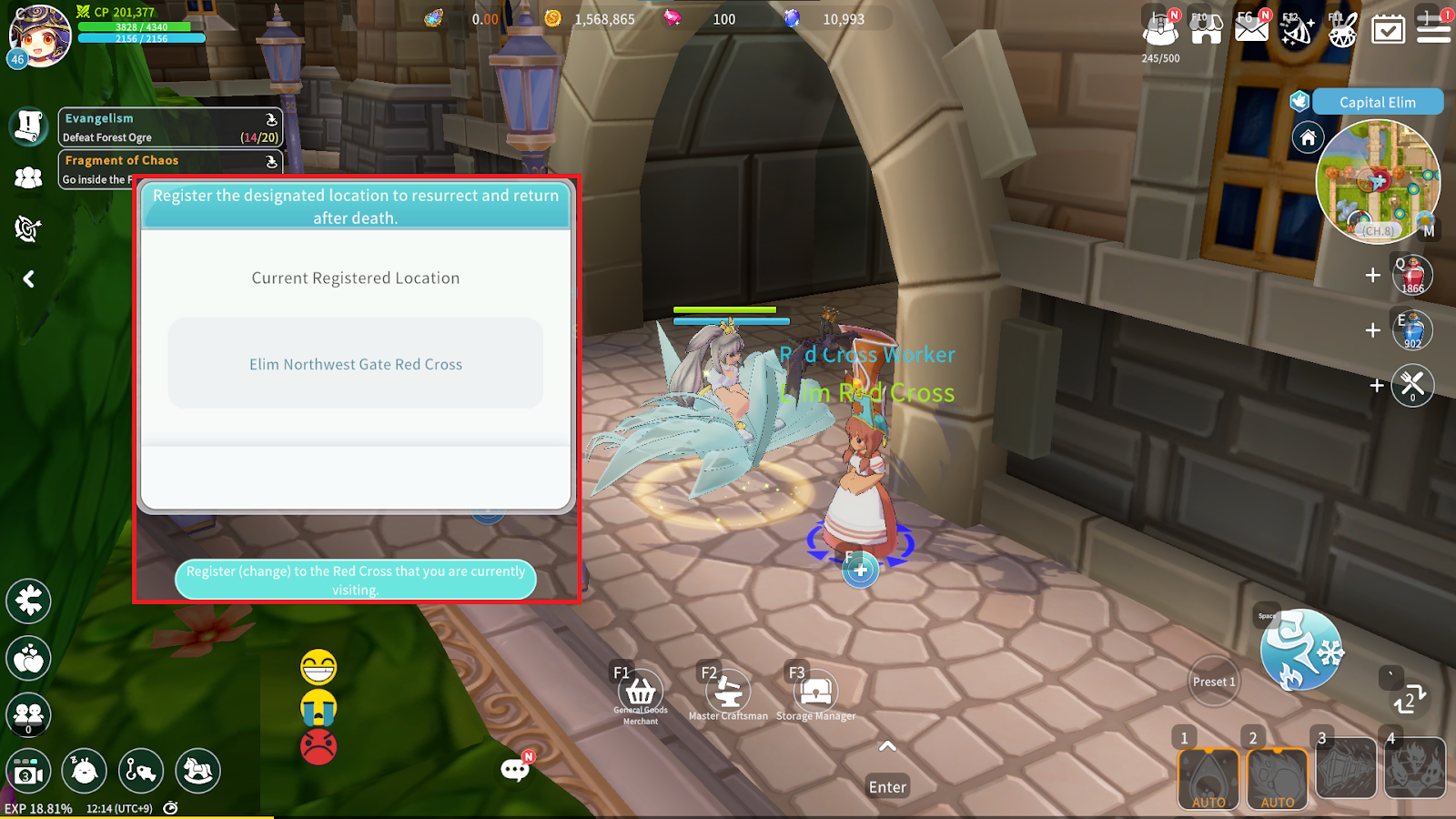Viewport: 1456px width, 819px height.
Task: Open the Master Craftsman shortcut
Action: tap(728, 694)
